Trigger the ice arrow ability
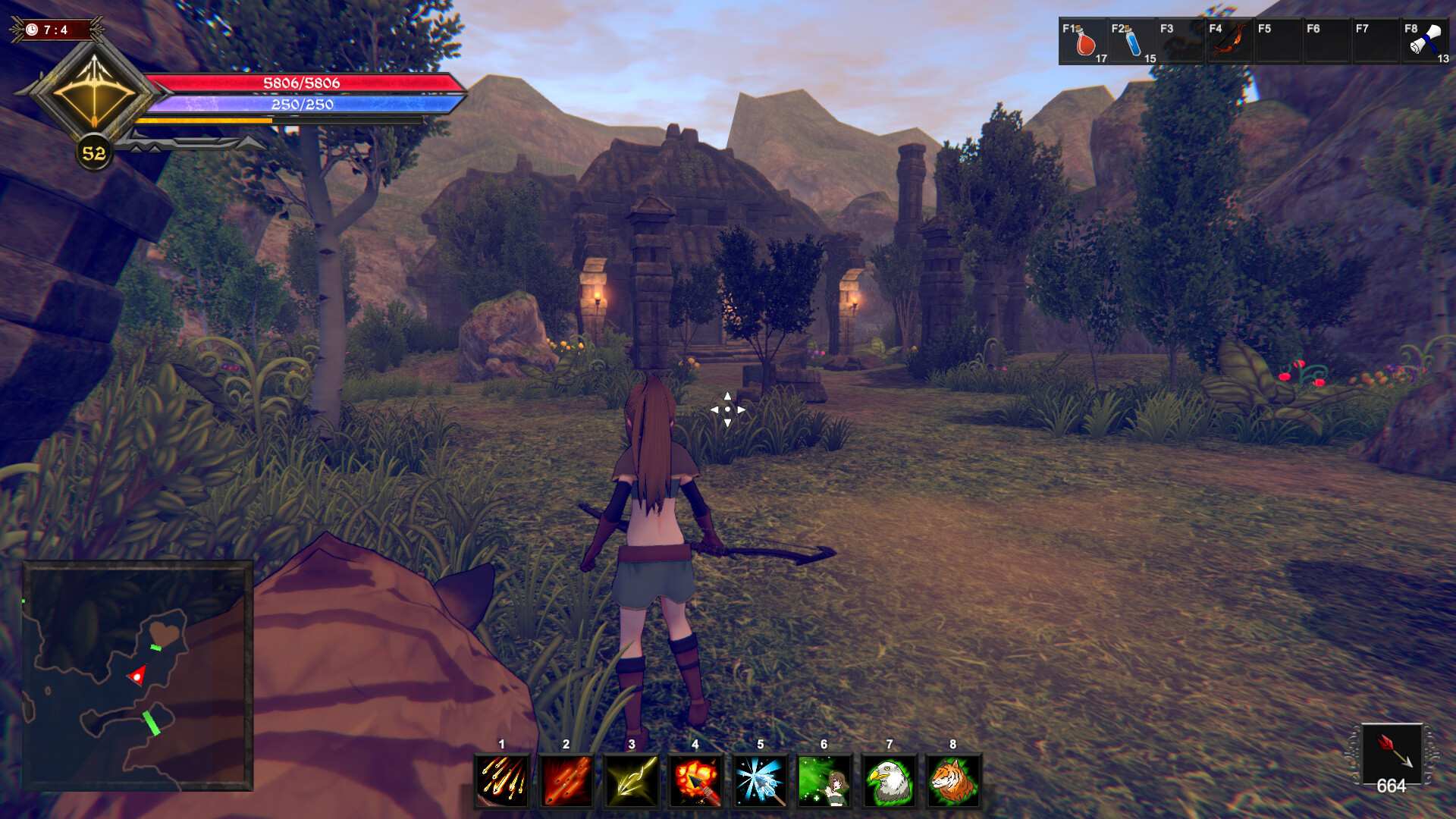Screen dimensions: 1456x819 [x=760, y=780]
